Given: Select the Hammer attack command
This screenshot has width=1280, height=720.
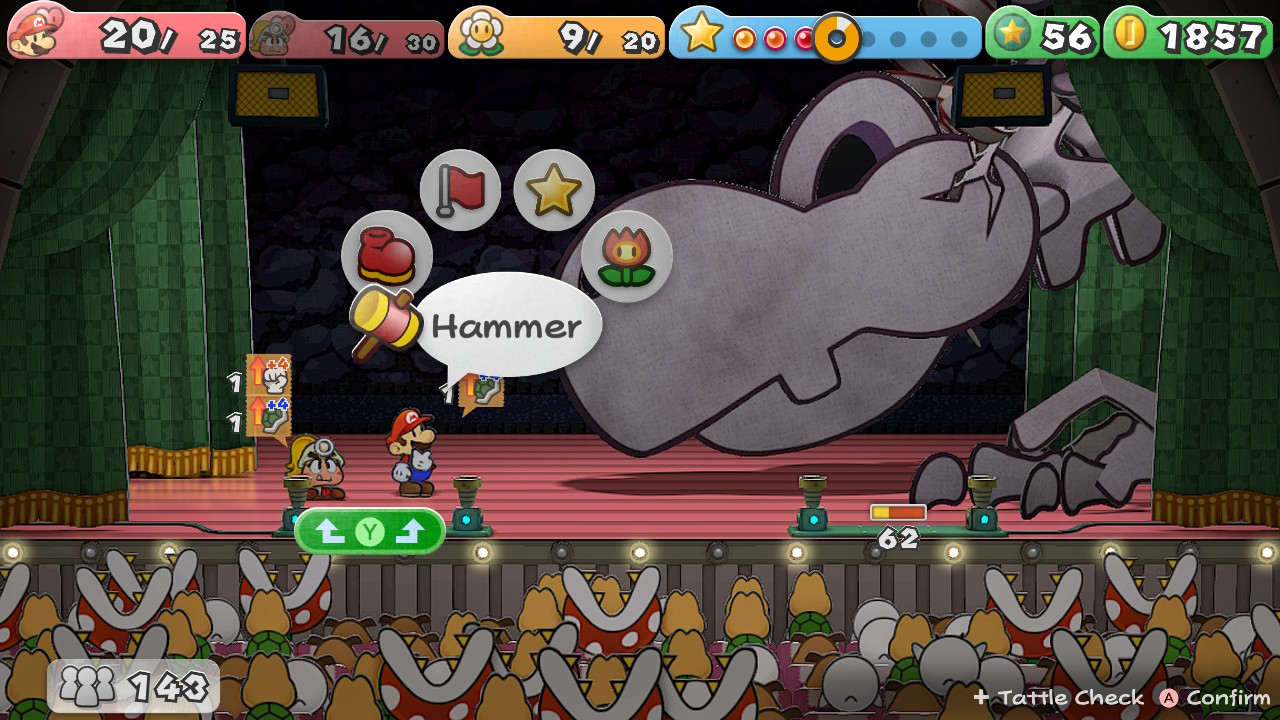Looking at the screenshot, I should pos(387,320).
